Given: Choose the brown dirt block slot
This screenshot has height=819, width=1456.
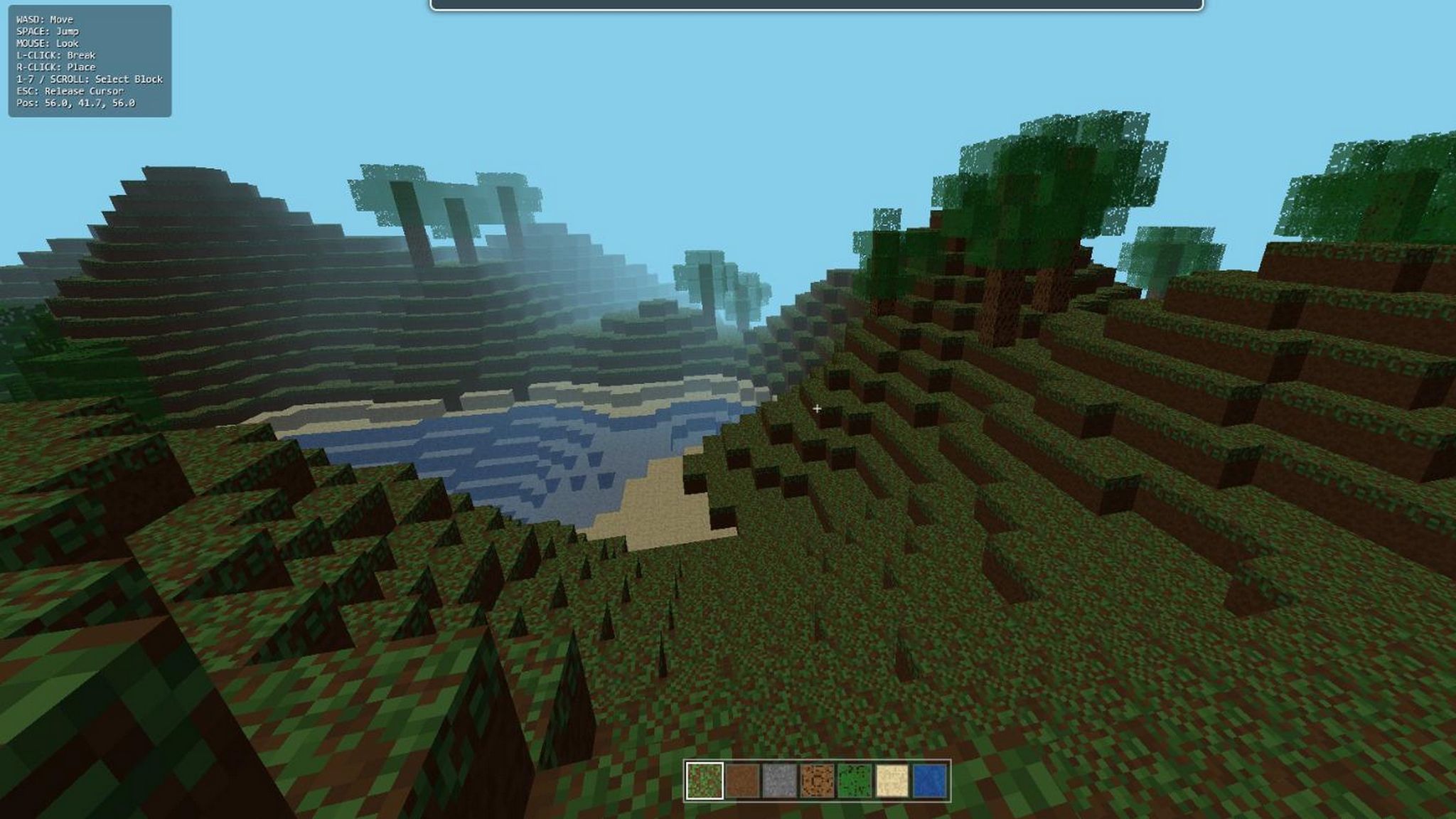Looking at the screenshot, I should pos(742,781).
